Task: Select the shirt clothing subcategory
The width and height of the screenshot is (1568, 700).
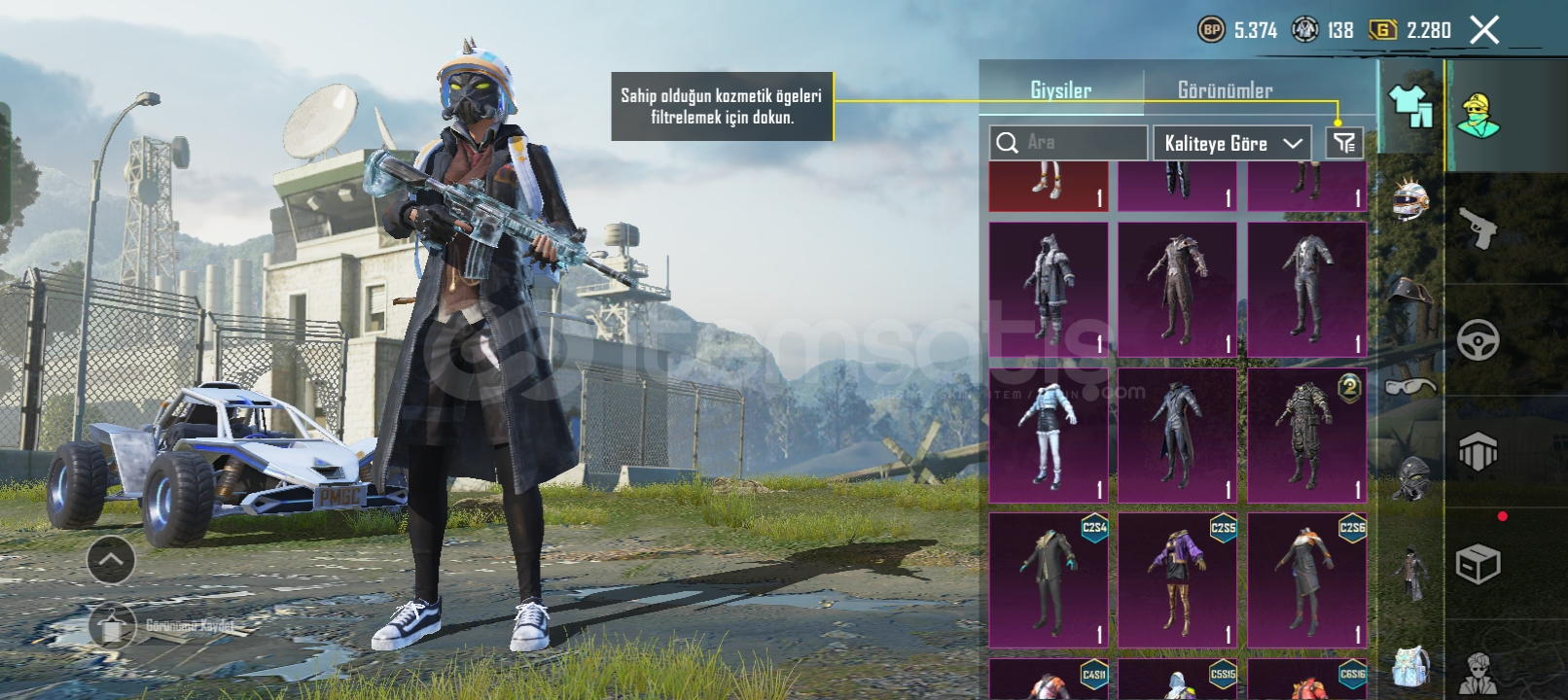Action: tap(1409, 105)
